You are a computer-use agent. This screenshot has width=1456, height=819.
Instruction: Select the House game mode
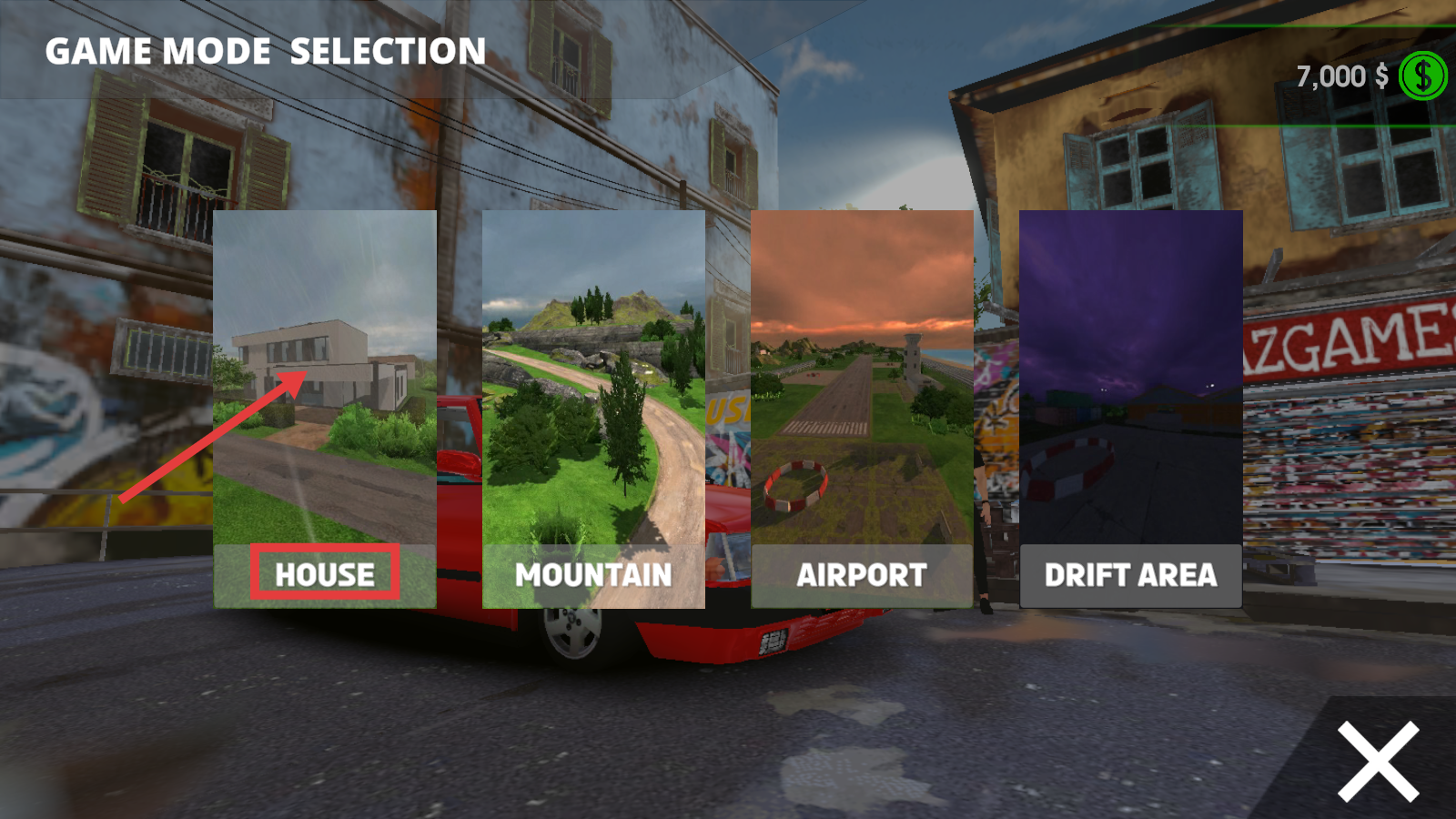(x=325, y=409)
